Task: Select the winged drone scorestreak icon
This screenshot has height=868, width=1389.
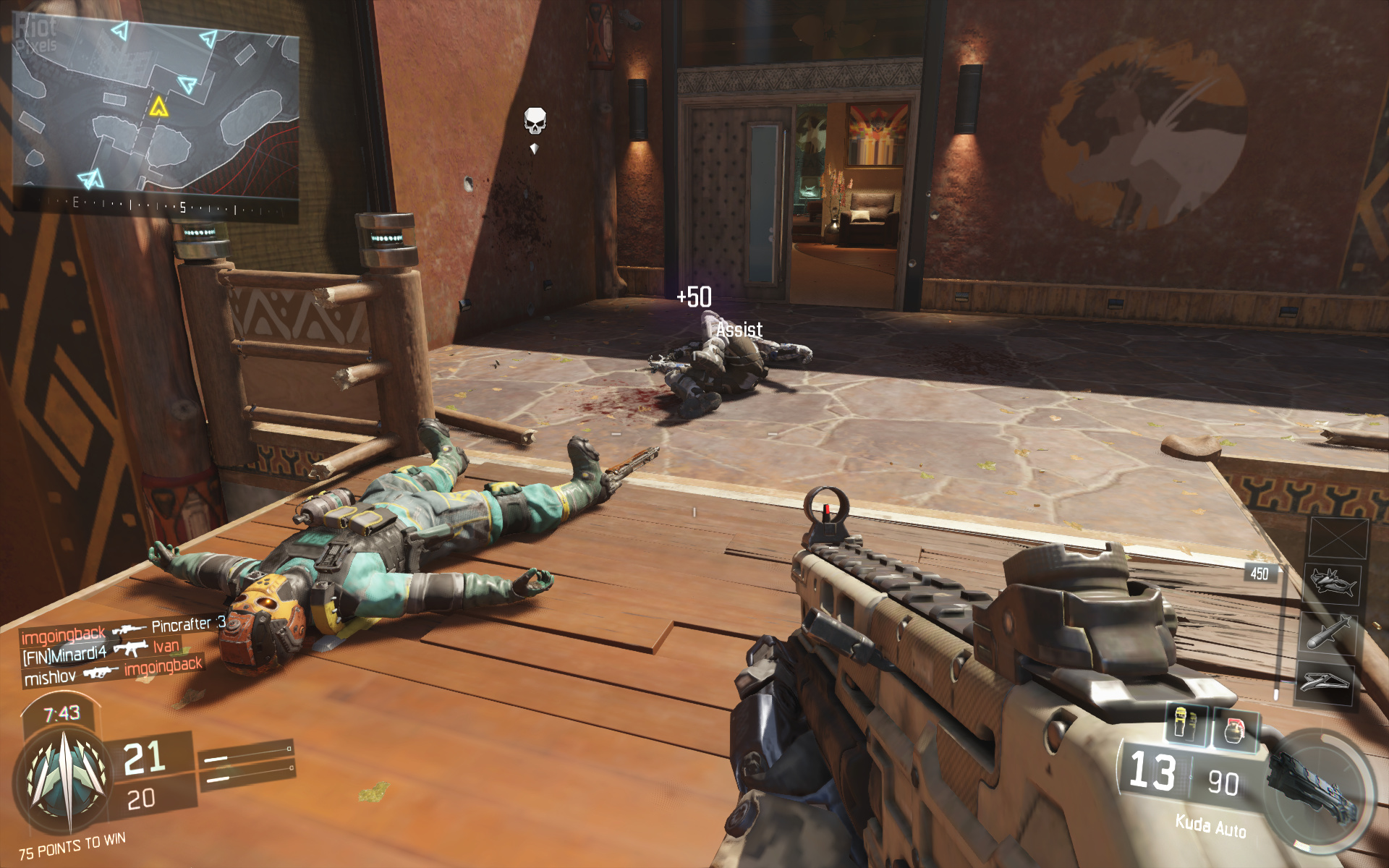Action: click(x=1325, y=681)
